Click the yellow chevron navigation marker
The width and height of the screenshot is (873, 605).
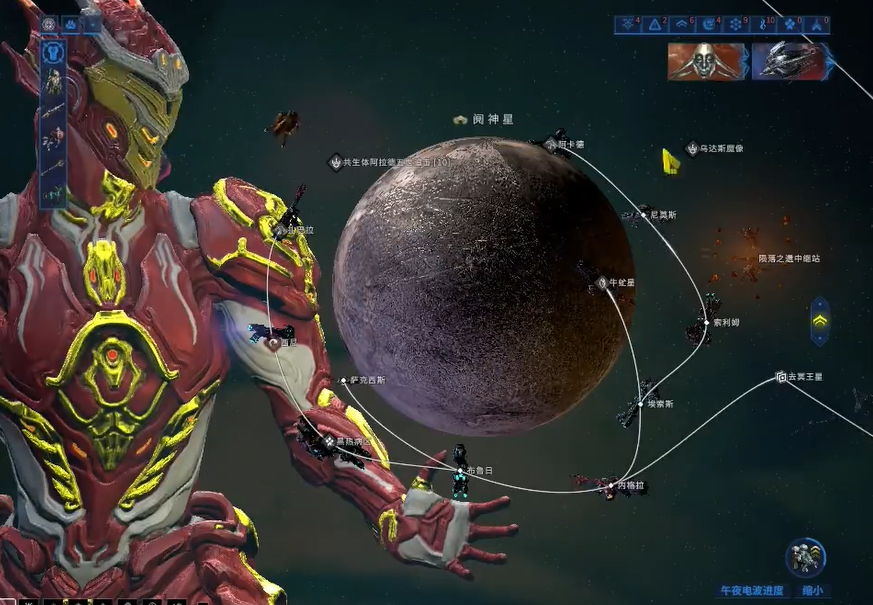click(x=820, y=321)
